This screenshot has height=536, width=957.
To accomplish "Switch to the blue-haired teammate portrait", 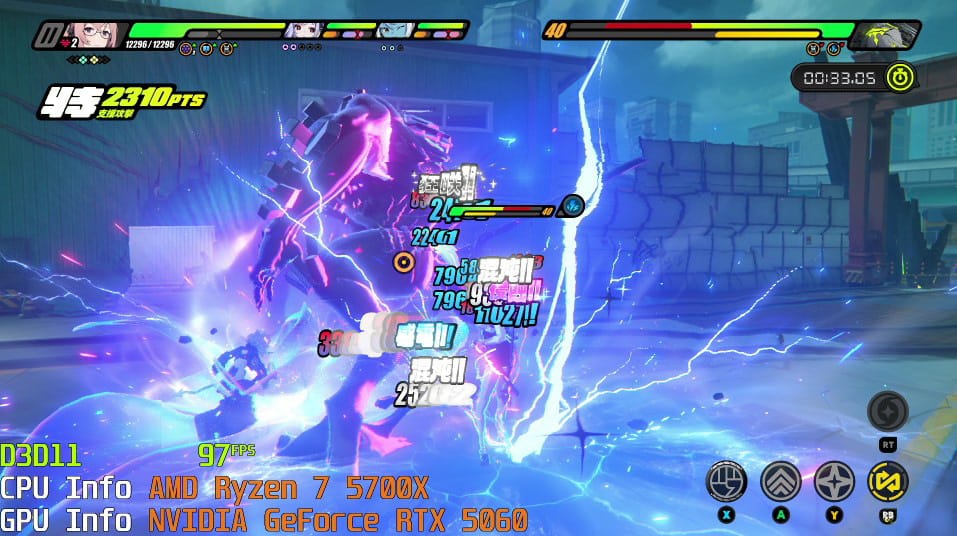I will [395, 30].
